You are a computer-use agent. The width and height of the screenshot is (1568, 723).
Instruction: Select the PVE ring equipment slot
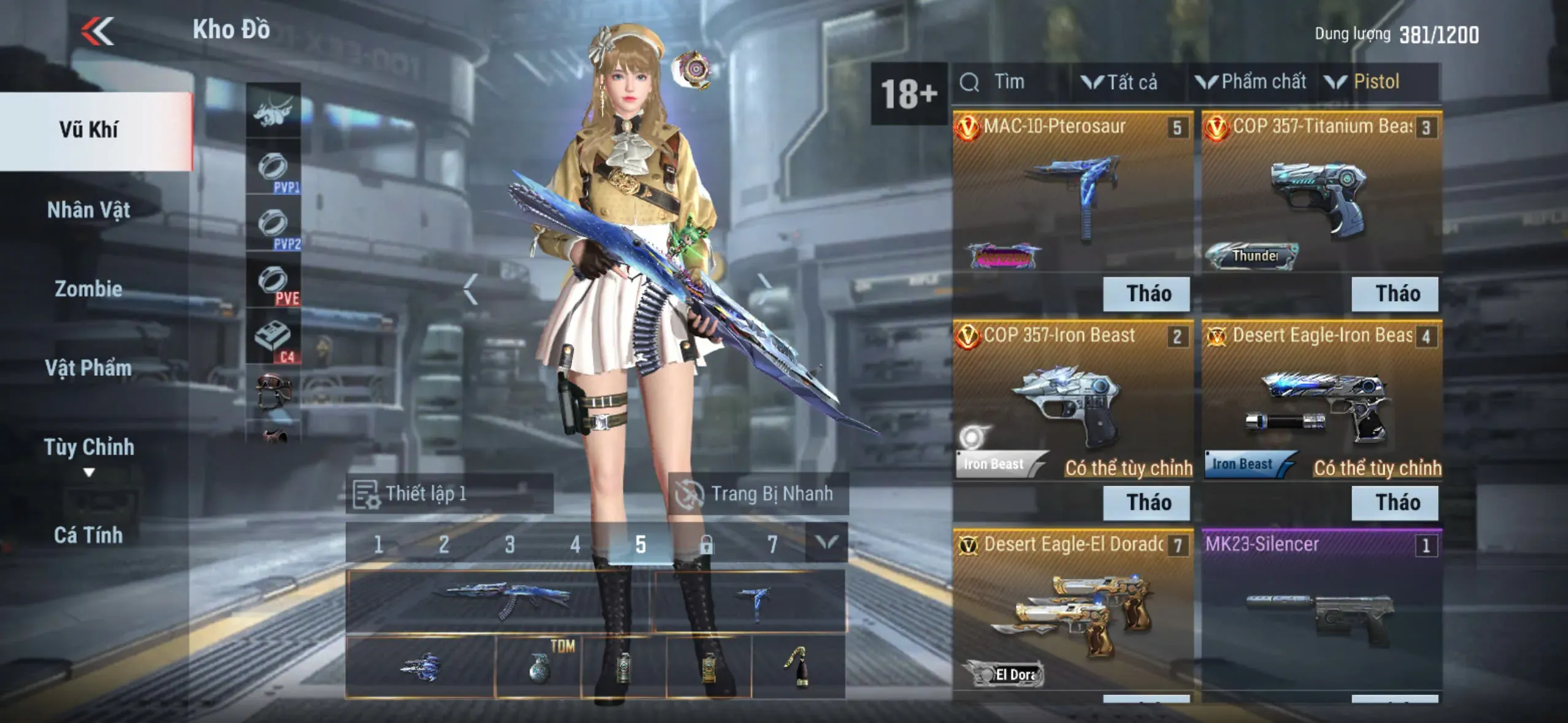(274, 283)
